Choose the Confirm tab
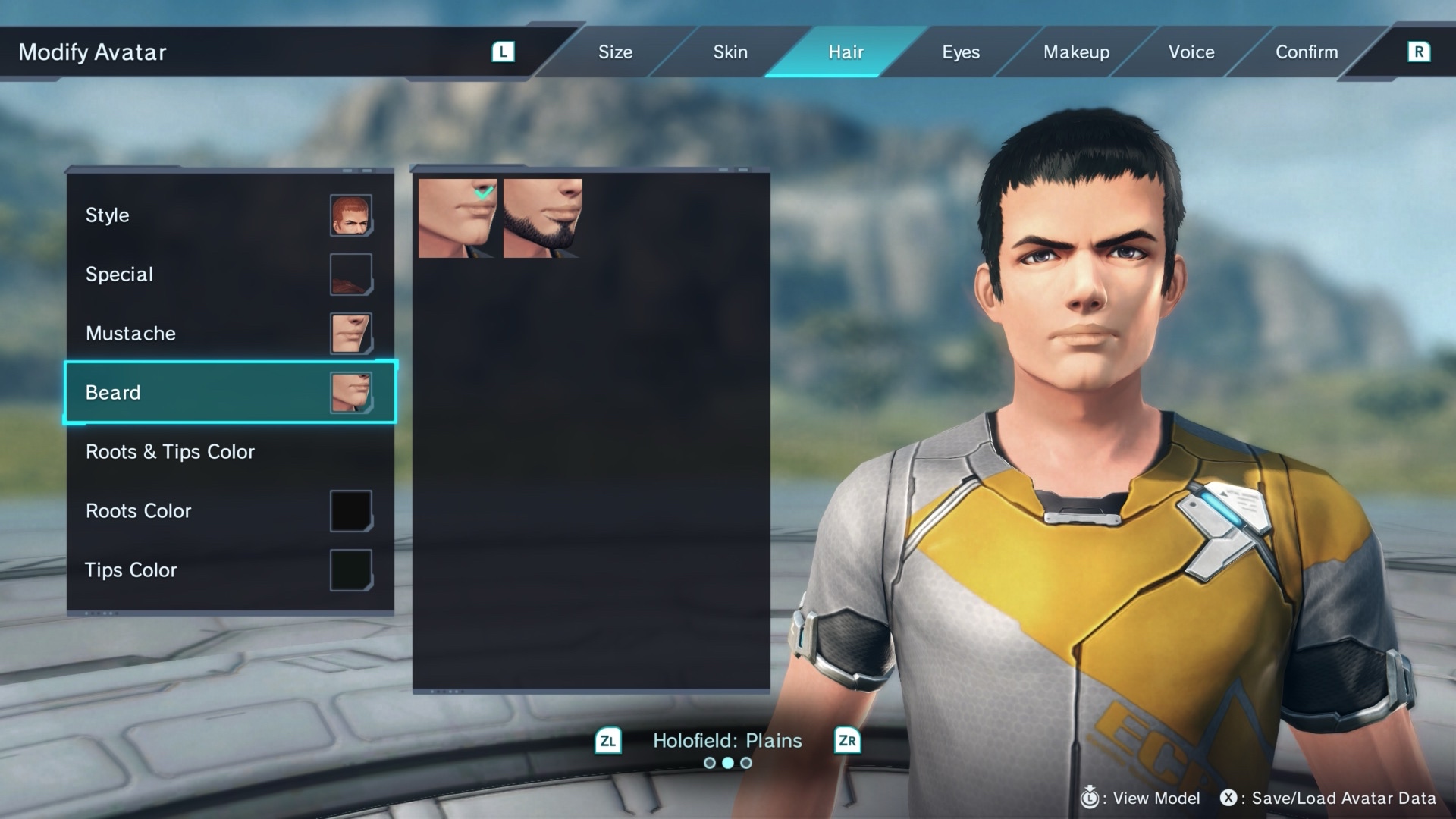Image resolution: width=1456 pixels, height=819 pixels. (x=1307, y=52)
